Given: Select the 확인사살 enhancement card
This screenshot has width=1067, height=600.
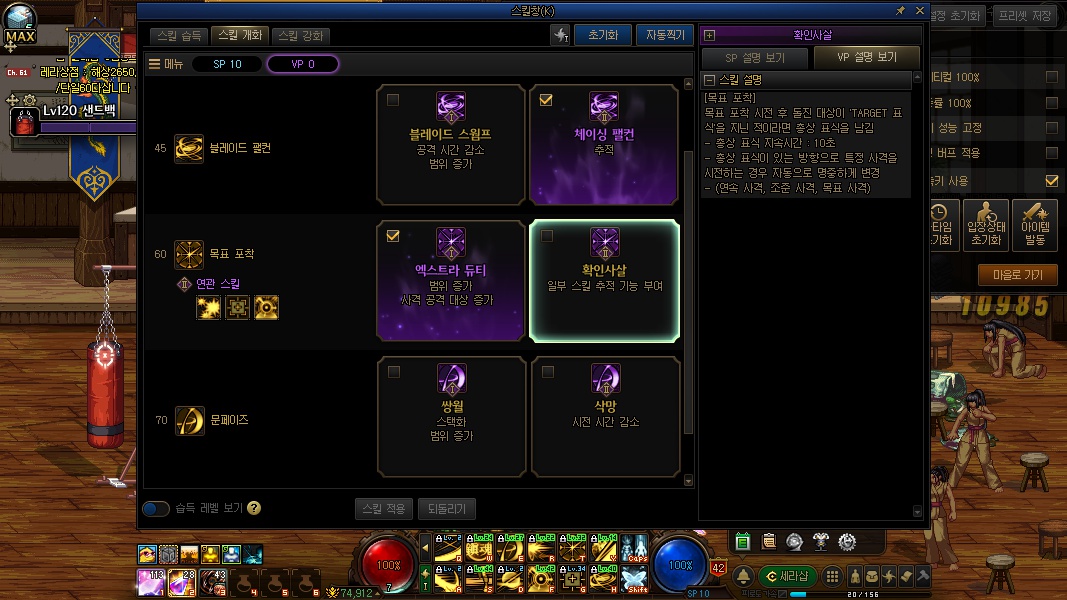Looking at the screenshot, I should pyautogui.click(x=604, y=280).
